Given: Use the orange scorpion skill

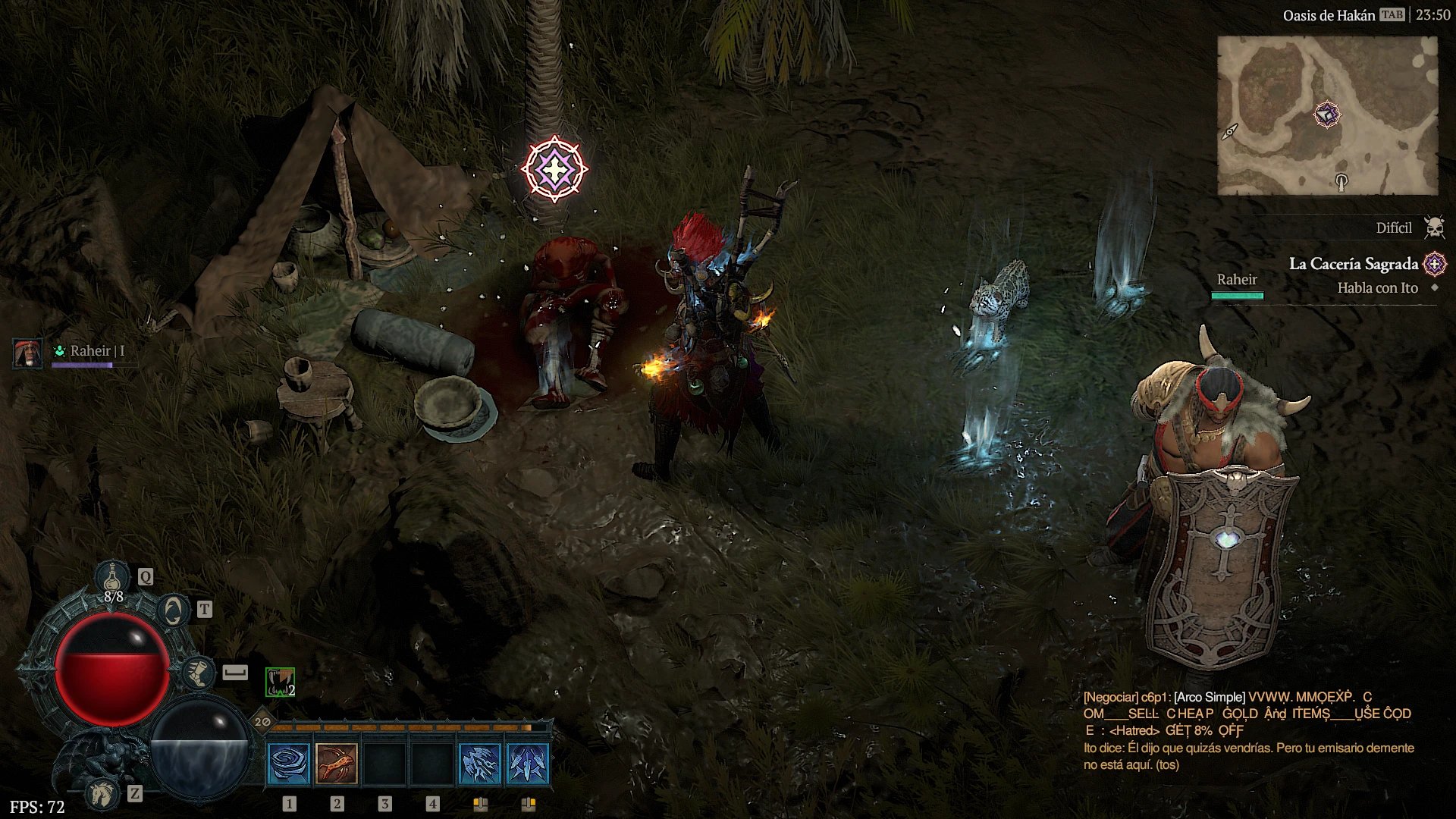Looking at the screenshot, I should tap(337, 764).
